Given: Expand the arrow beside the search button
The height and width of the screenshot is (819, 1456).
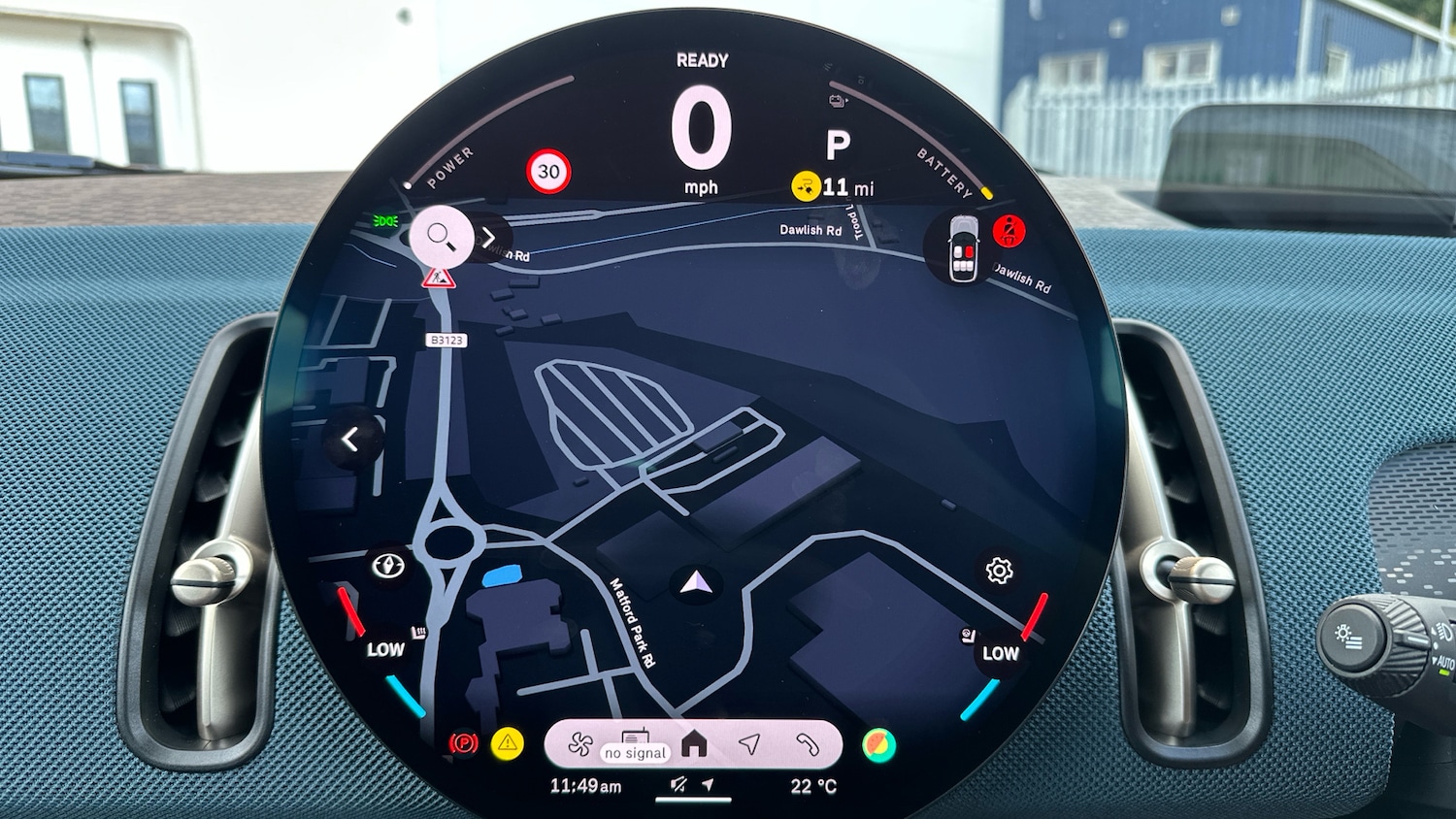Looking at the screenshot, I should [x=489, y=238].
